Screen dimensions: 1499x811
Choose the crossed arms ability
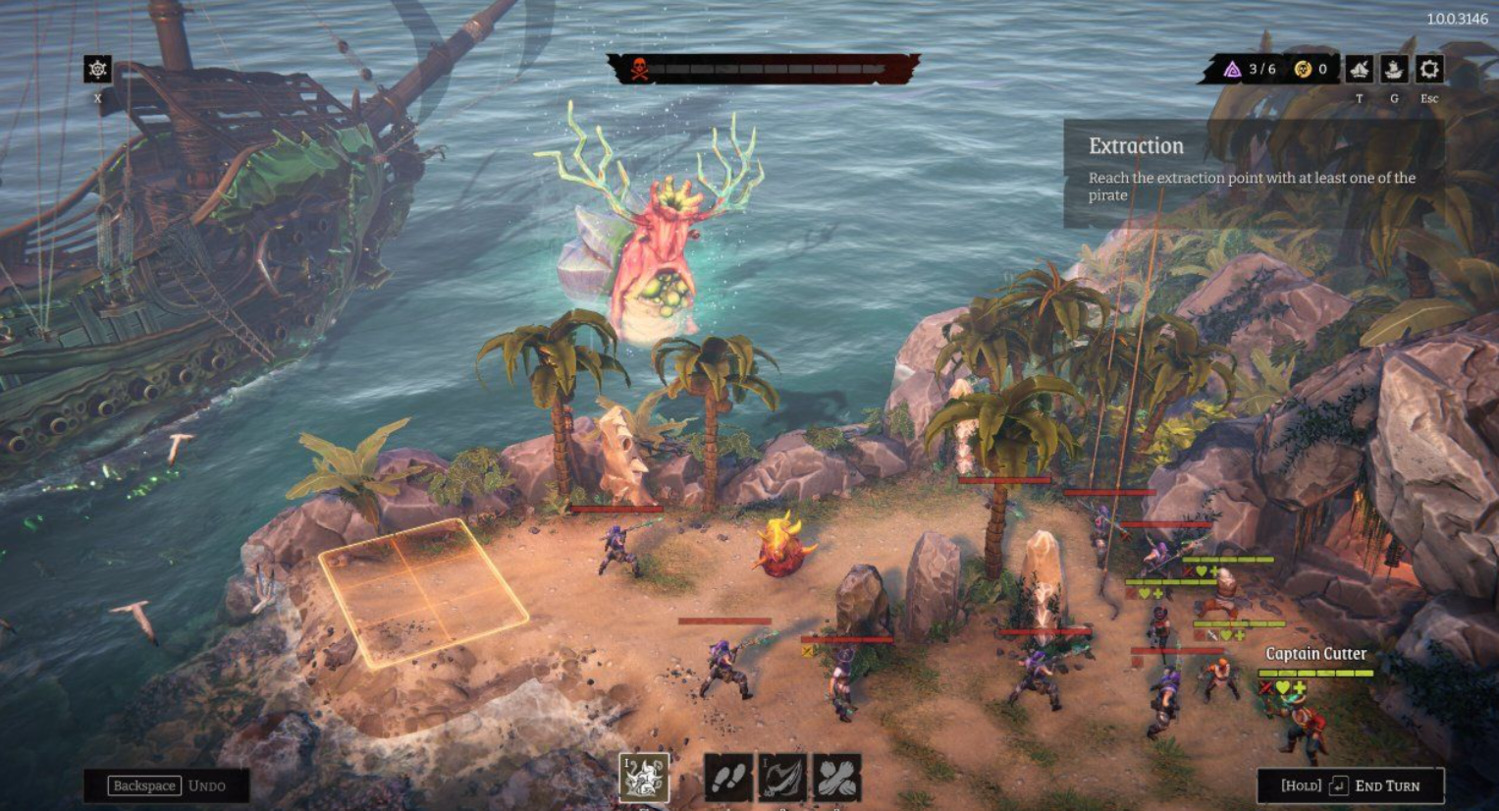tap(836, 777)
